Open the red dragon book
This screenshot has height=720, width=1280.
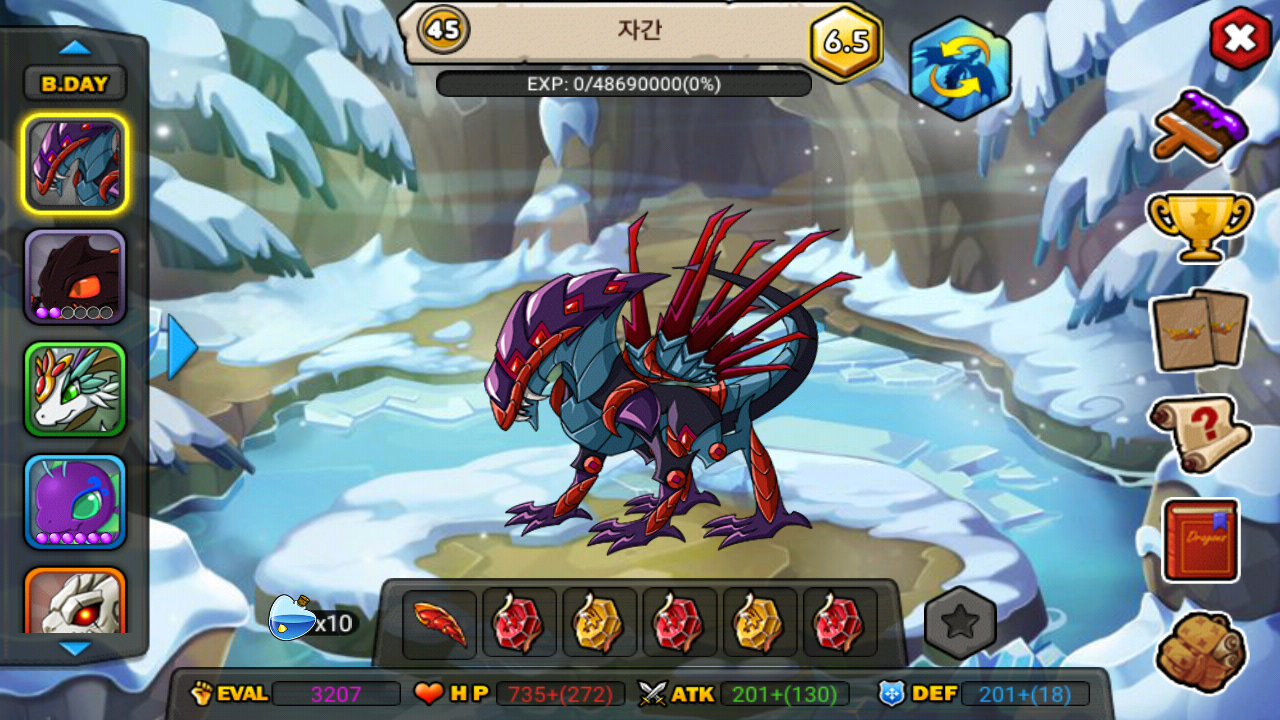click(x=1200, y=540)
